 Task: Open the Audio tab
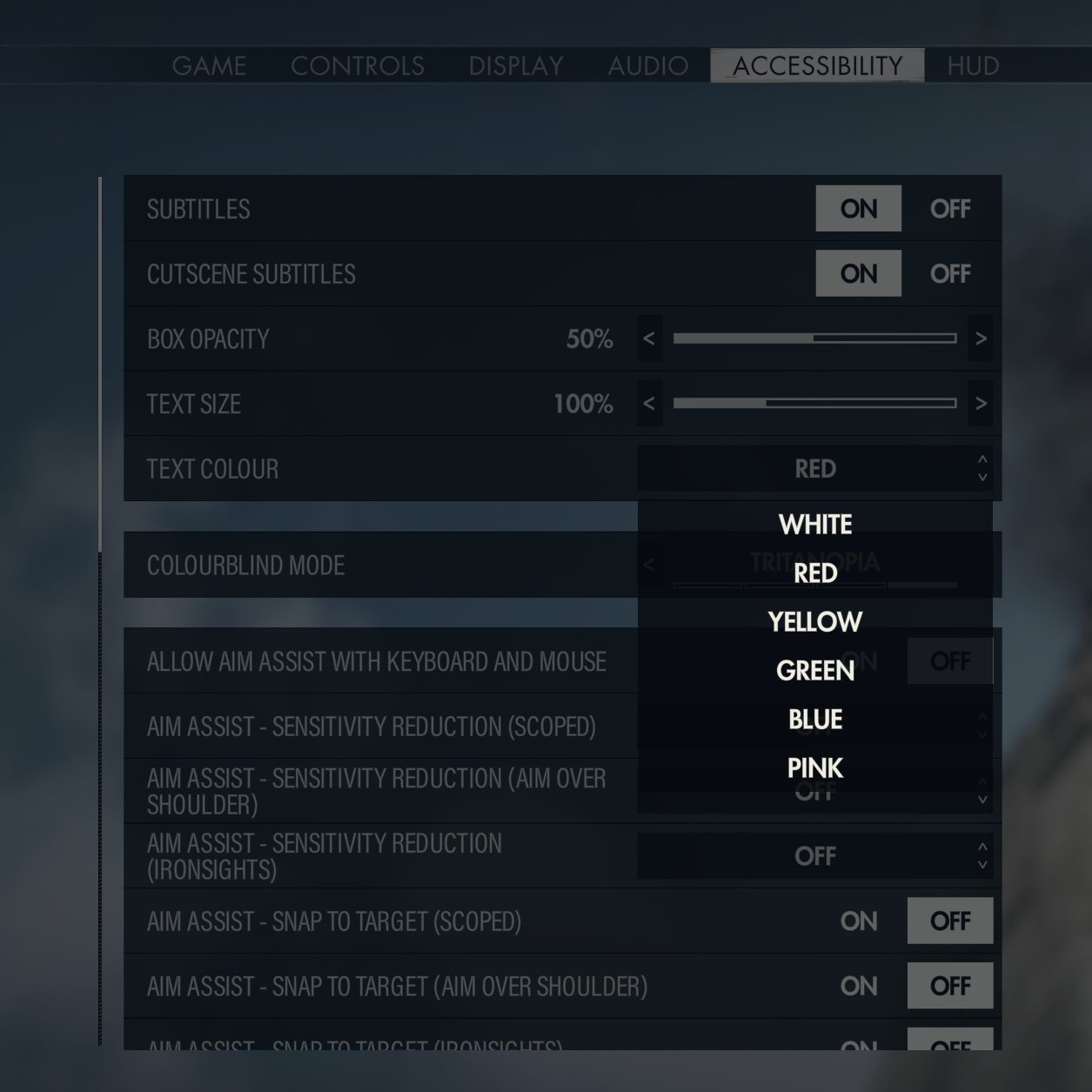pyautogui.click(x=648, y=66)
